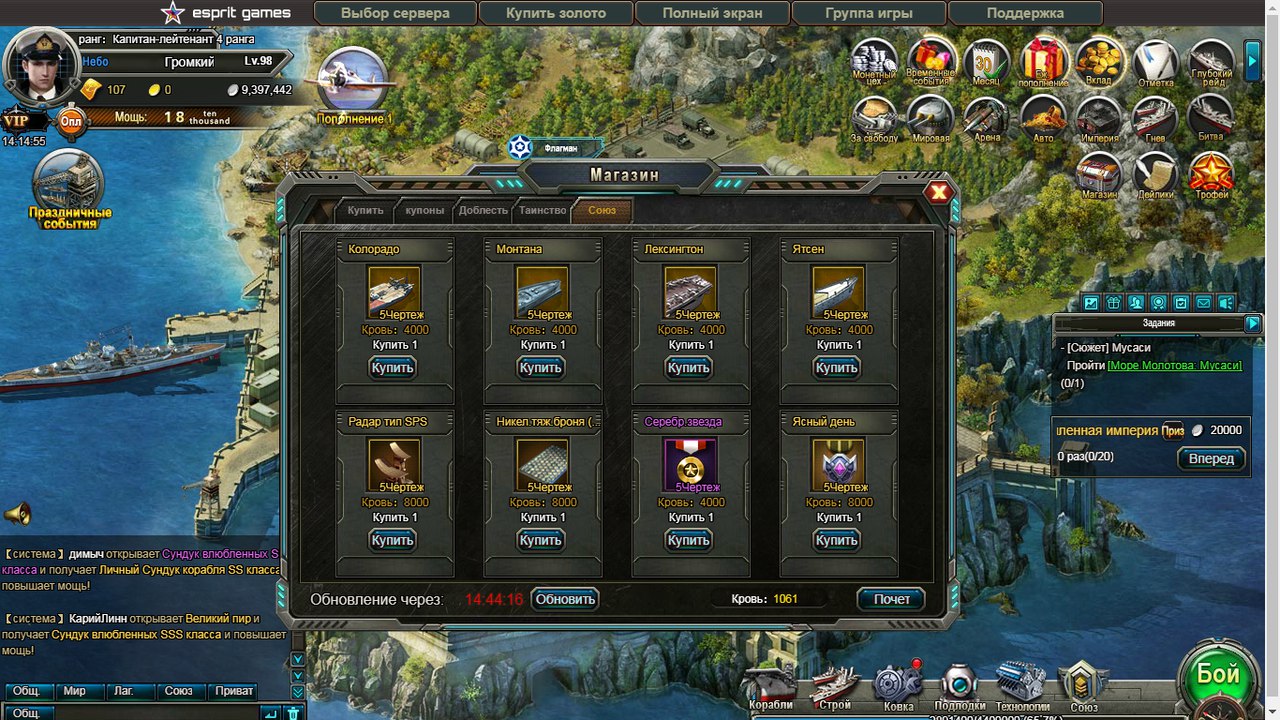Select the Доблесть shop tab

click(x=483, y=210)
